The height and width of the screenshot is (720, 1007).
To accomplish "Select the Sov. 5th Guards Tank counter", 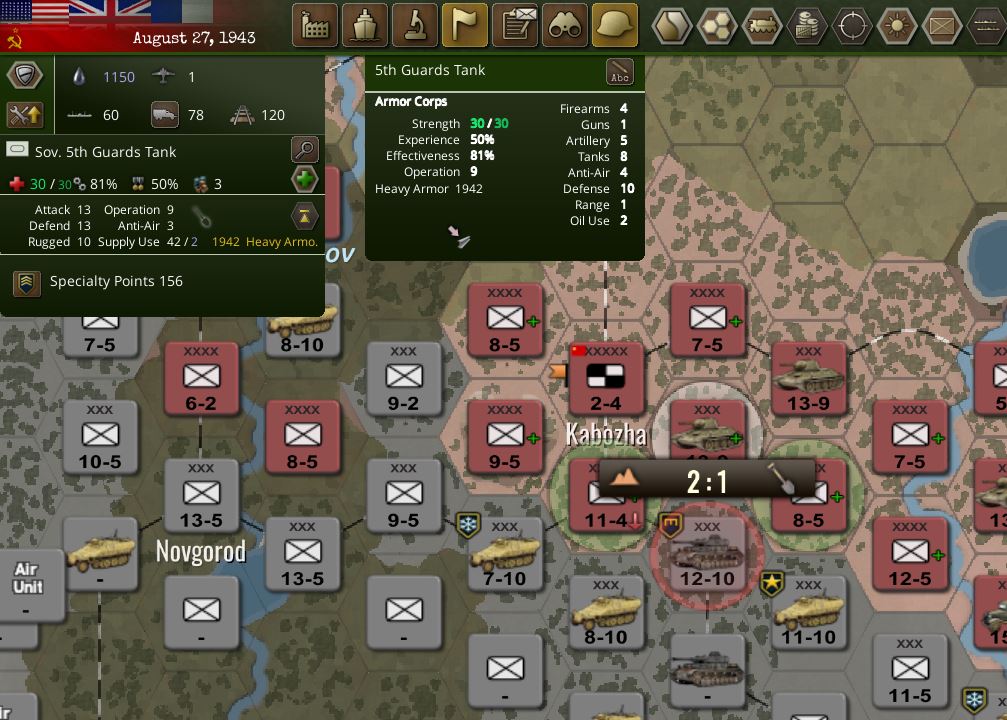I will point(707,430).
